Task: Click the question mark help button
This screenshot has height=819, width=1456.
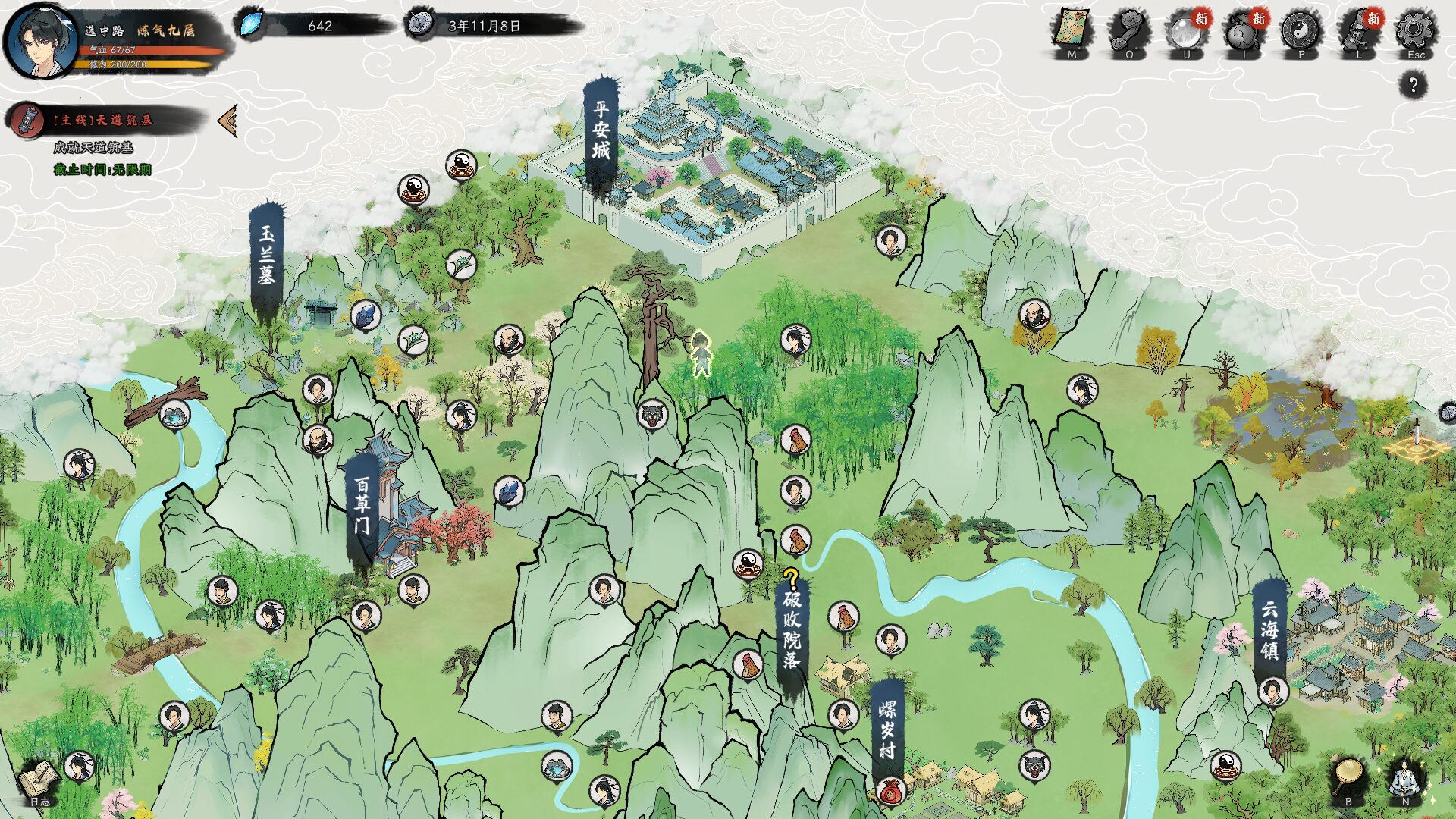Action: click(1413, 84)
